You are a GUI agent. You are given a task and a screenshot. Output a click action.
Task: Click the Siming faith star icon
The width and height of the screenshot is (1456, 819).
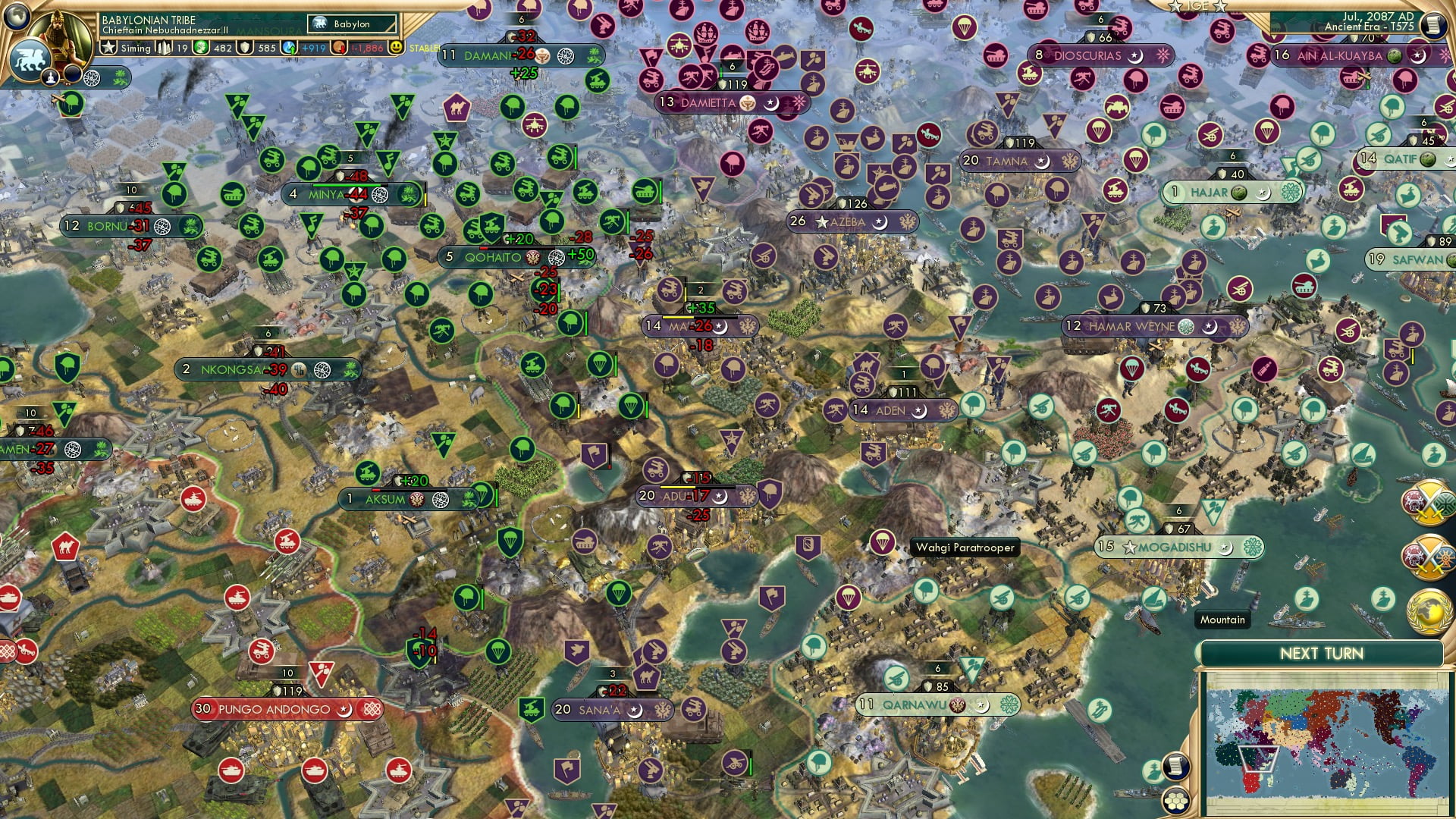click(x=108, y=48)
